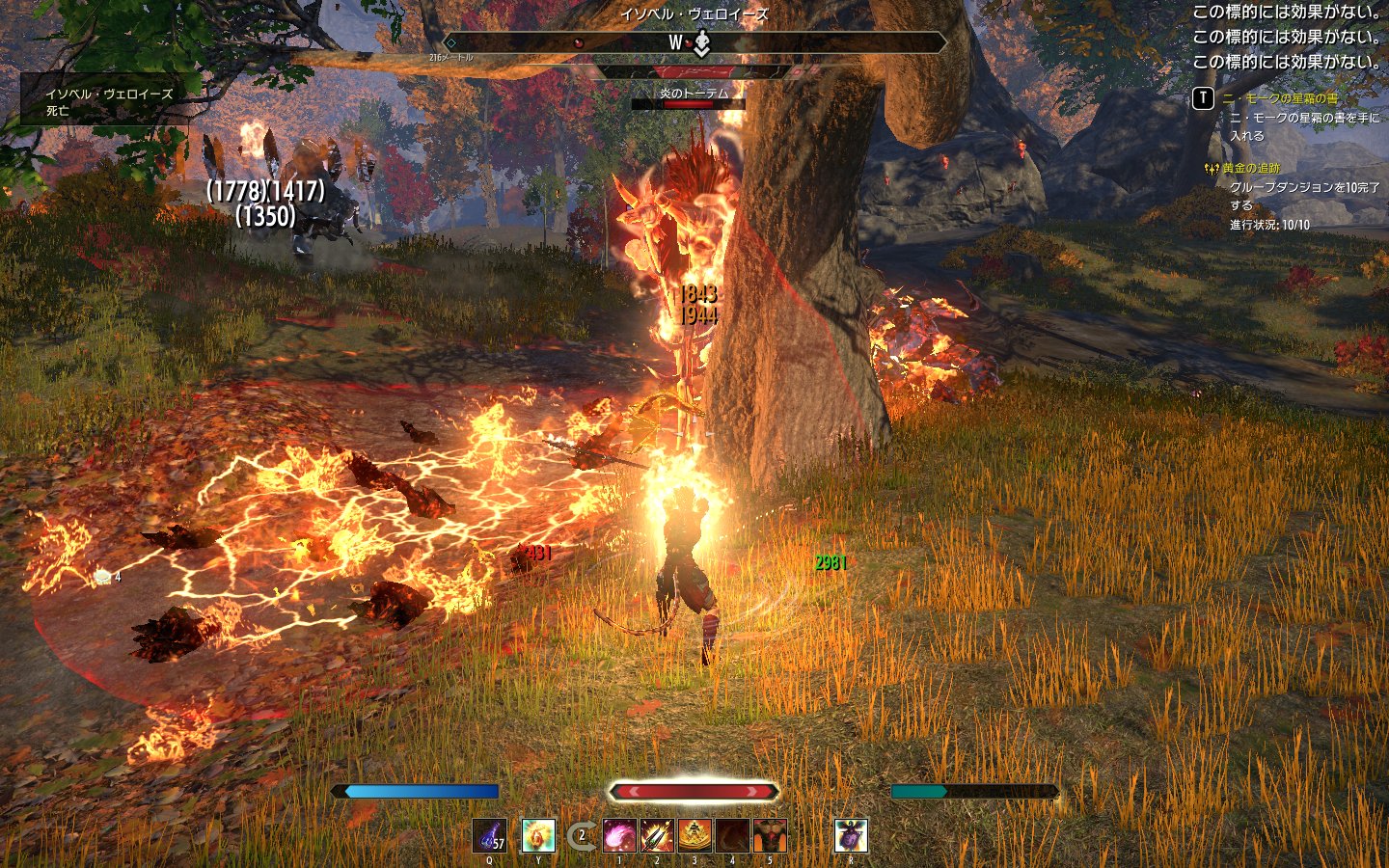The height and width of the screenshot is (868, 1389).
Task: Open the 黄金の追跡 activity entry in tracker
Action: [1251, 169]
